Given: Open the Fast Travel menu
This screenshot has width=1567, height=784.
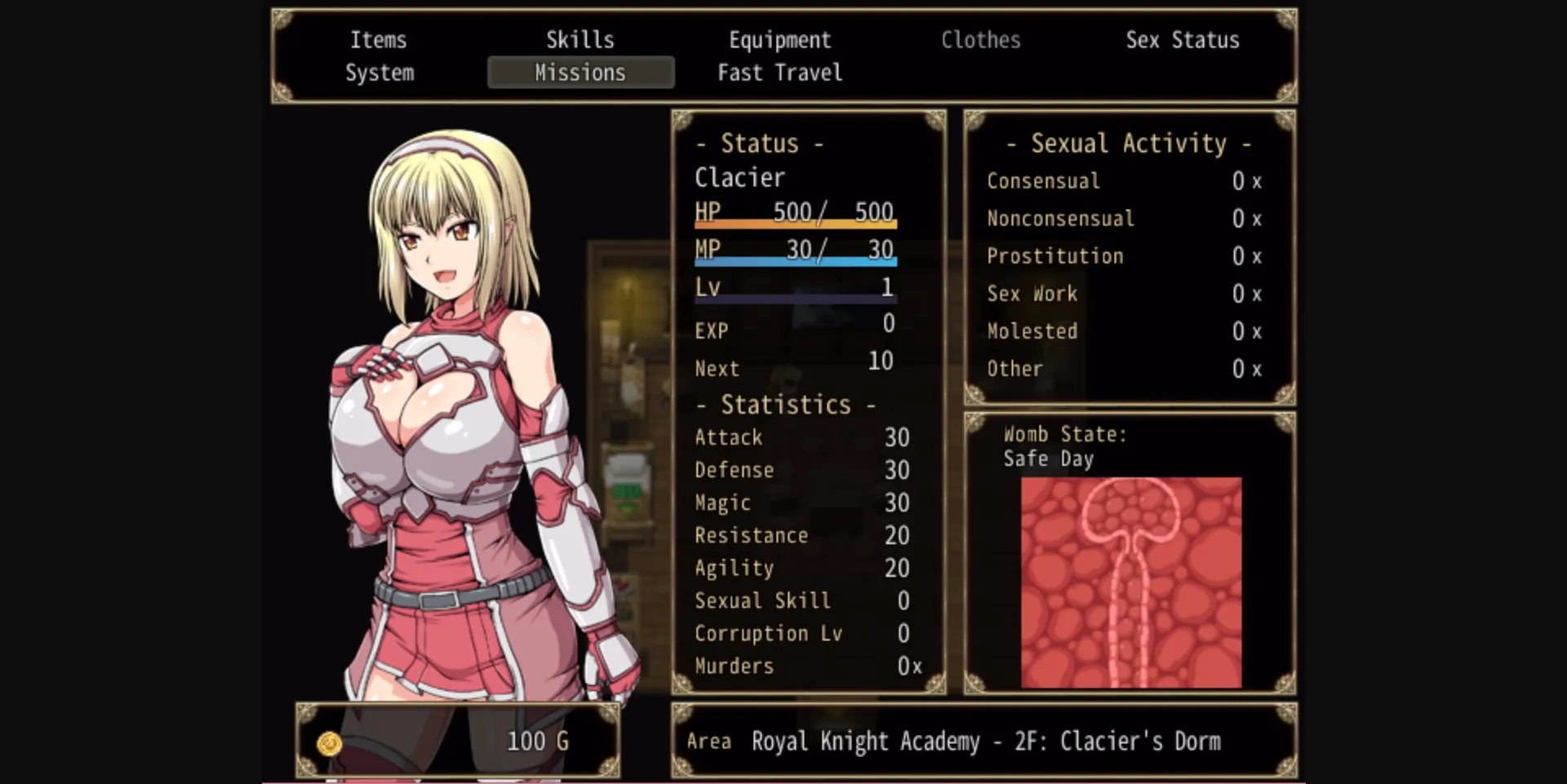Looking at the screenshot, I should [x=779, y=73].
